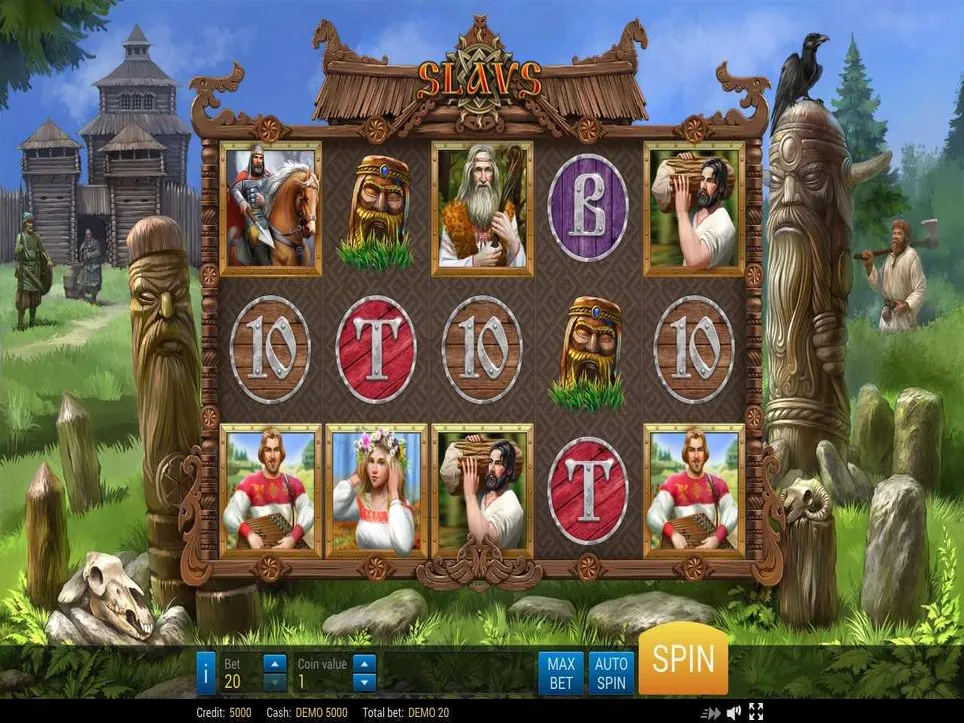The height and width of the screenshot is (723, 964).
Task: Lower Coin value with the down arrow
Action: pyautogui.click(x=365, y=682)
